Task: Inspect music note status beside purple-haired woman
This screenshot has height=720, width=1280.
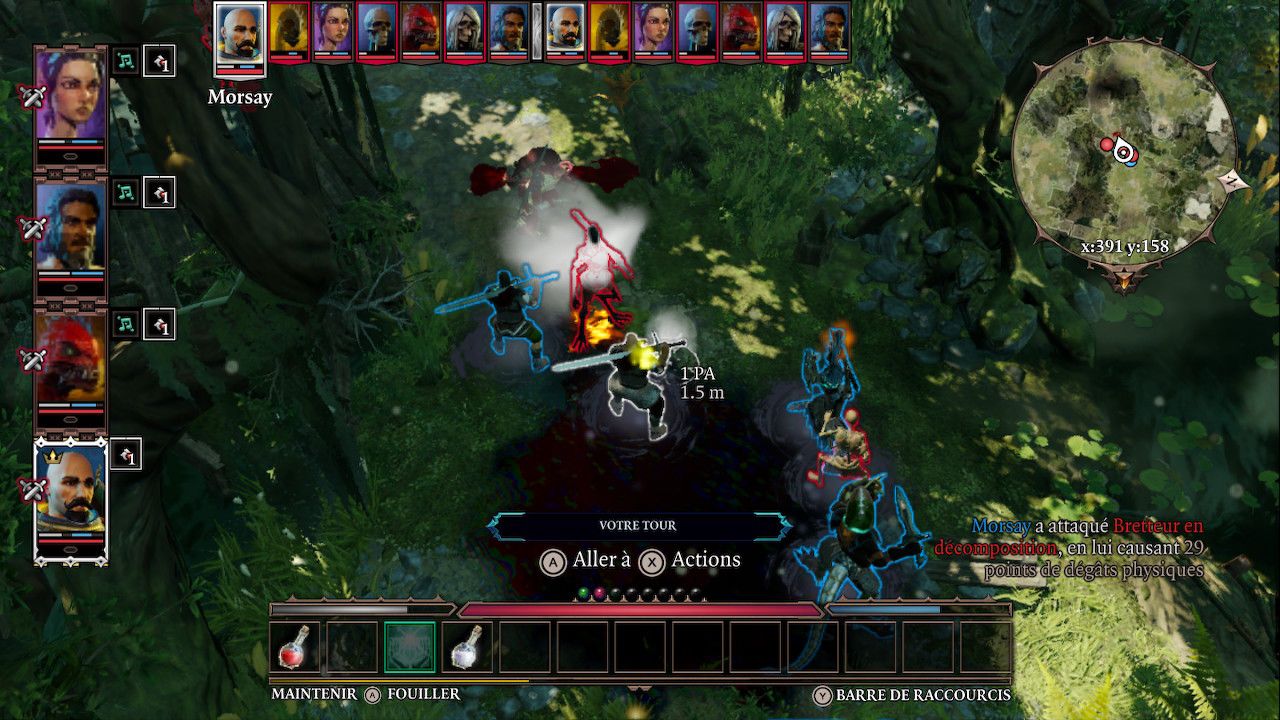Action: [x=125, y=61]
